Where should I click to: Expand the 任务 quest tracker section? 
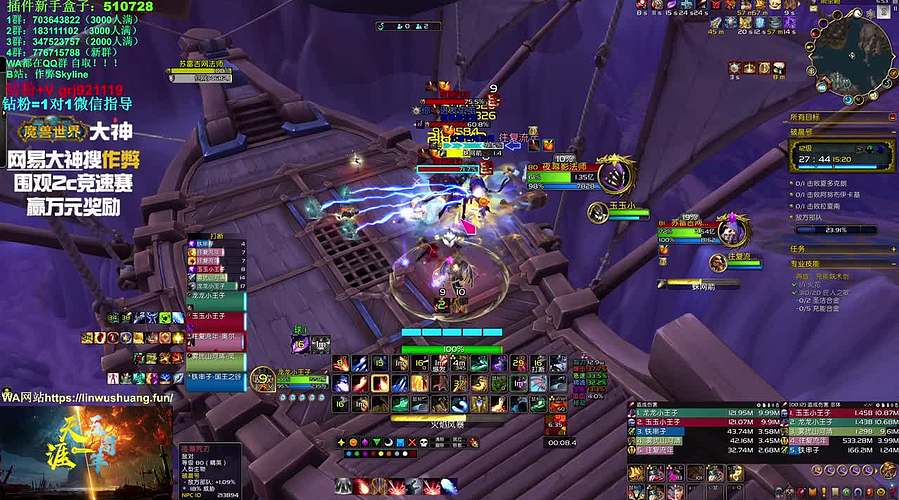pyautogui.click(x=892, y=249)
